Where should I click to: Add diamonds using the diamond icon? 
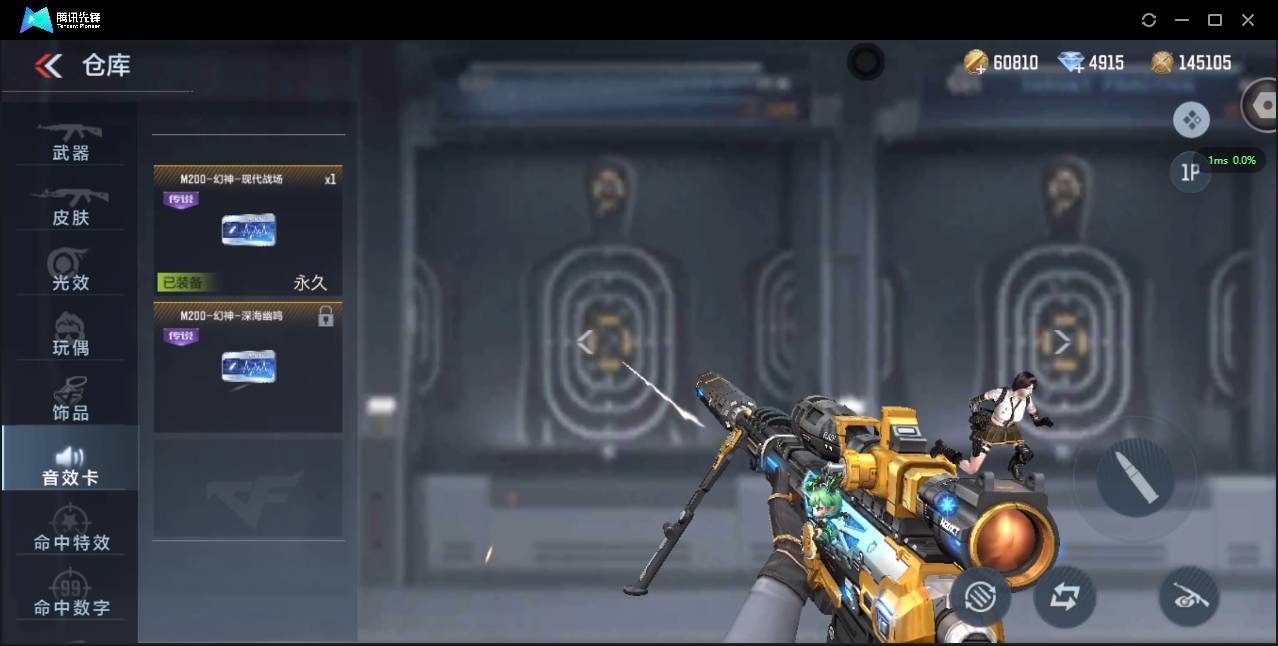click(1072, 63)
